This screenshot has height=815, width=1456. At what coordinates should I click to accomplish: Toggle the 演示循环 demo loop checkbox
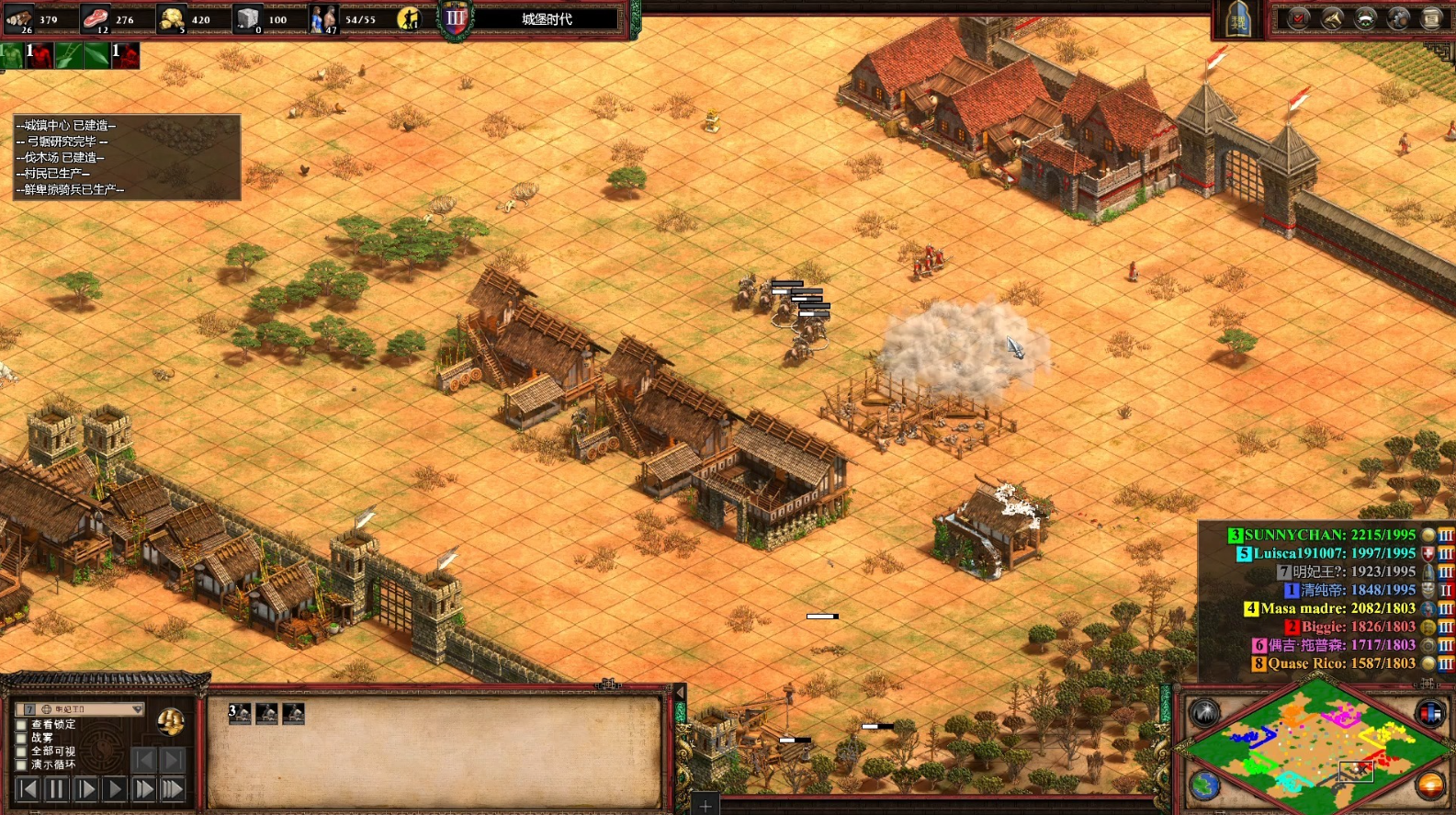coord(21,764)
